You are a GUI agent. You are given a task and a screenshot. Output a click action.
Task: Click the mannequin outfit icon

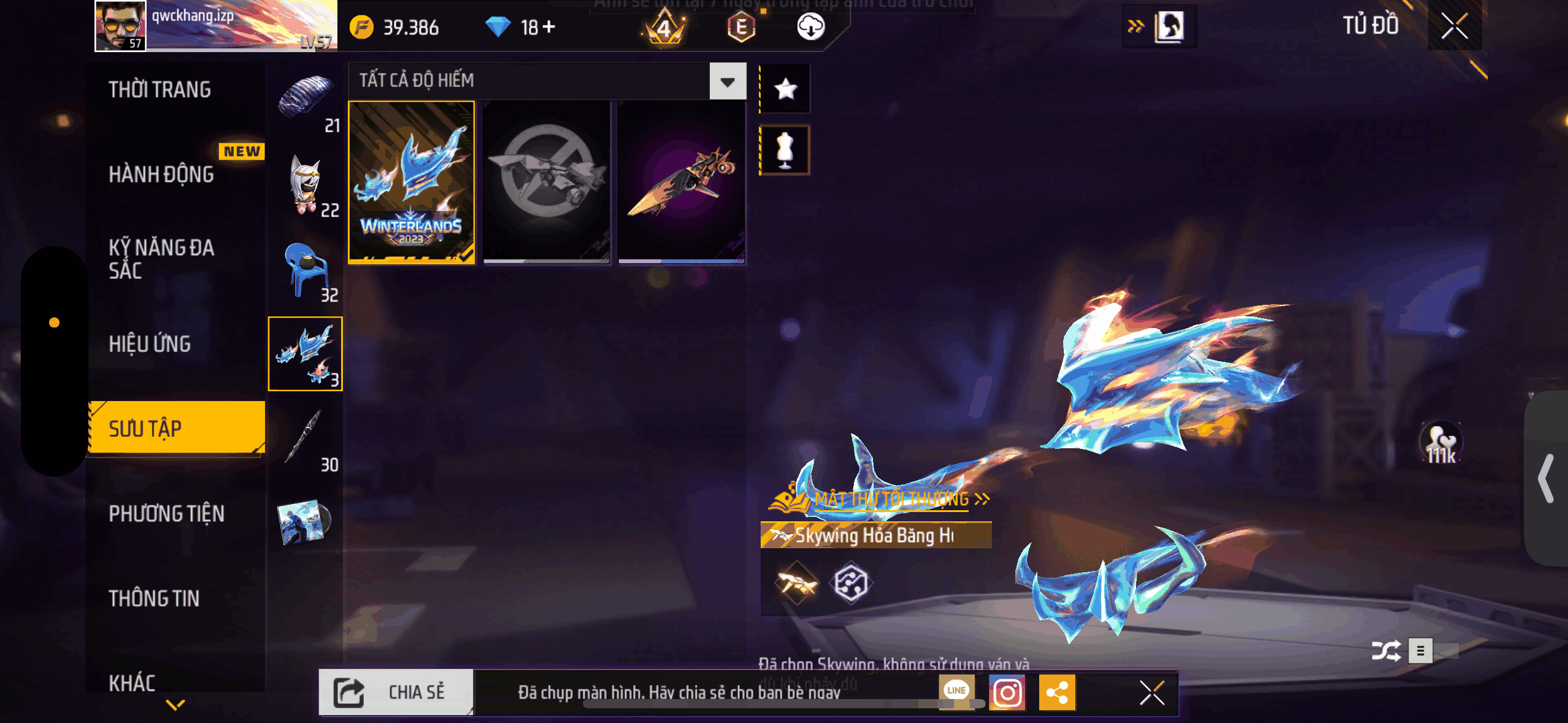pos(785,150)
